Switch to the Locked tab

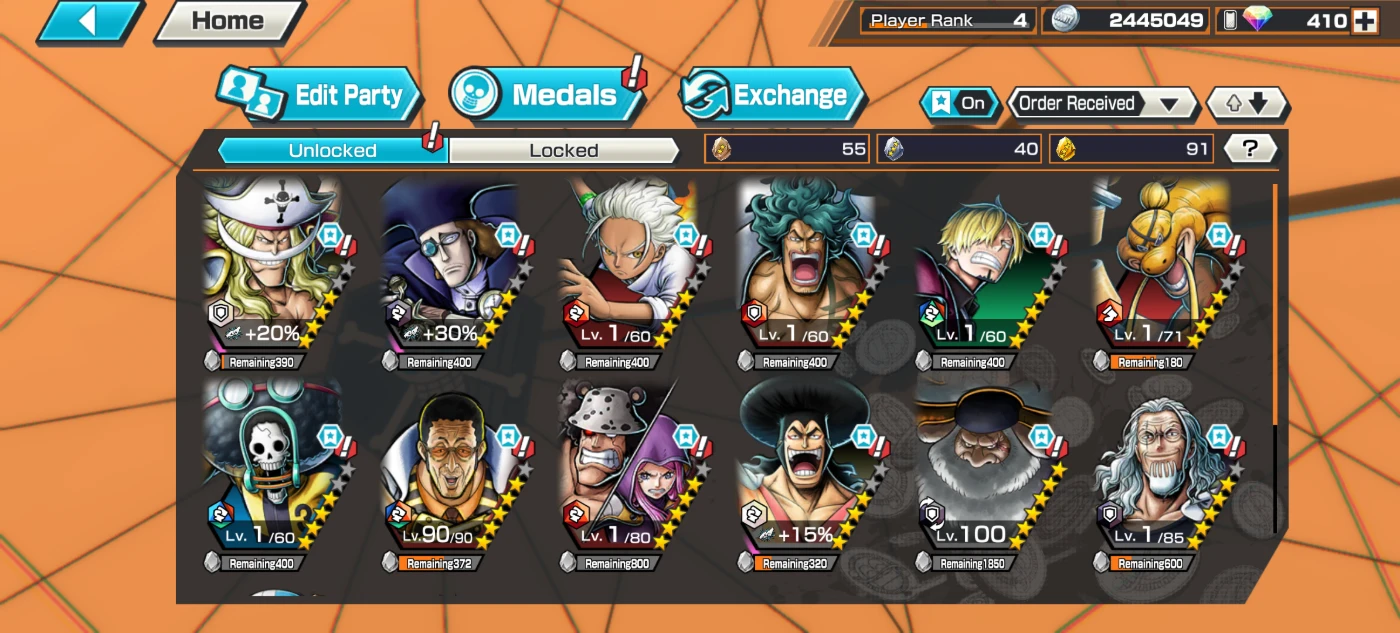(x=564, y=151)
